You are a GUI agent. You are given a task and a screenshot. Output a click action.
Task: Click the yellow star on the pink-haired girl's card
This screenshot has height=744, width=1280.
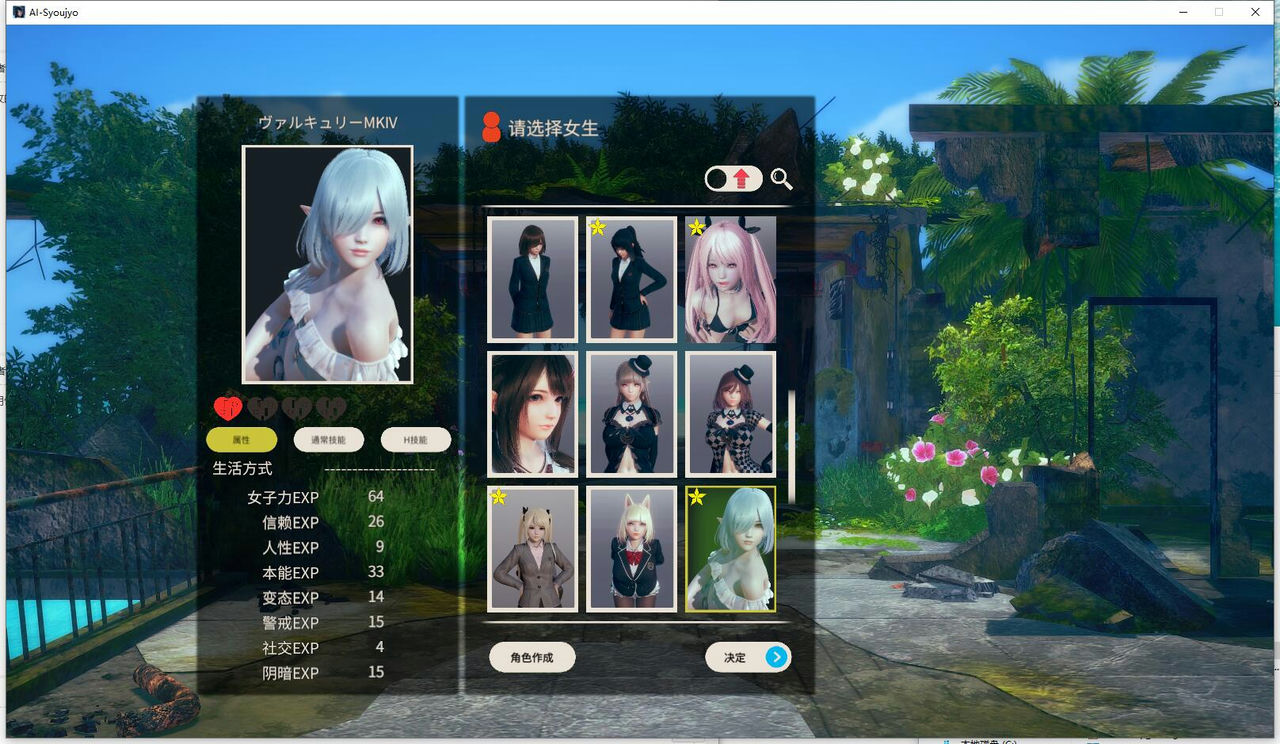(696, 227)
